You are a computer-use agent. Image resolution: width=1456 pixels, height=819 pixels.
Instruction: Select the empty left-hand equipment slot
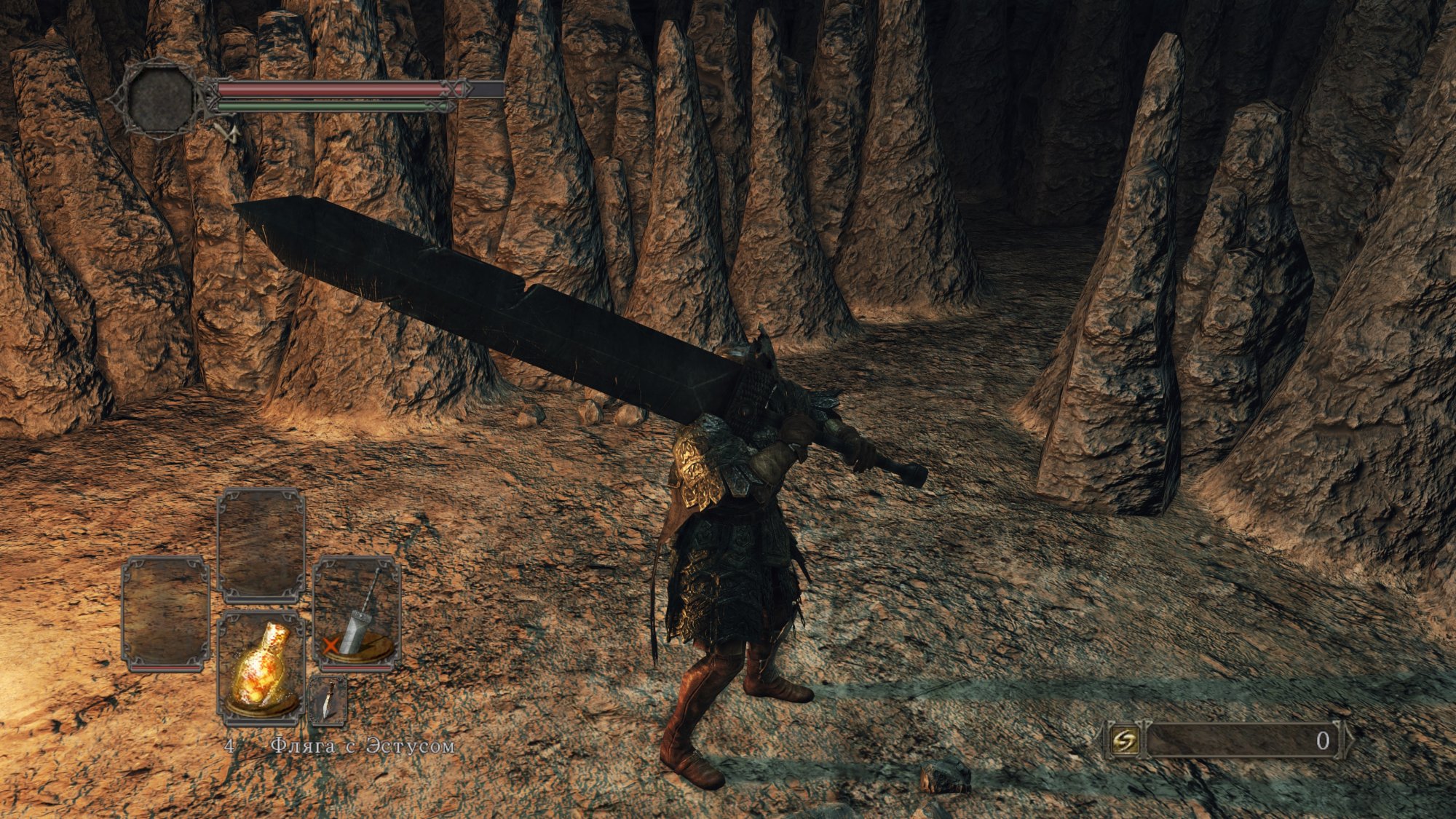165,613
